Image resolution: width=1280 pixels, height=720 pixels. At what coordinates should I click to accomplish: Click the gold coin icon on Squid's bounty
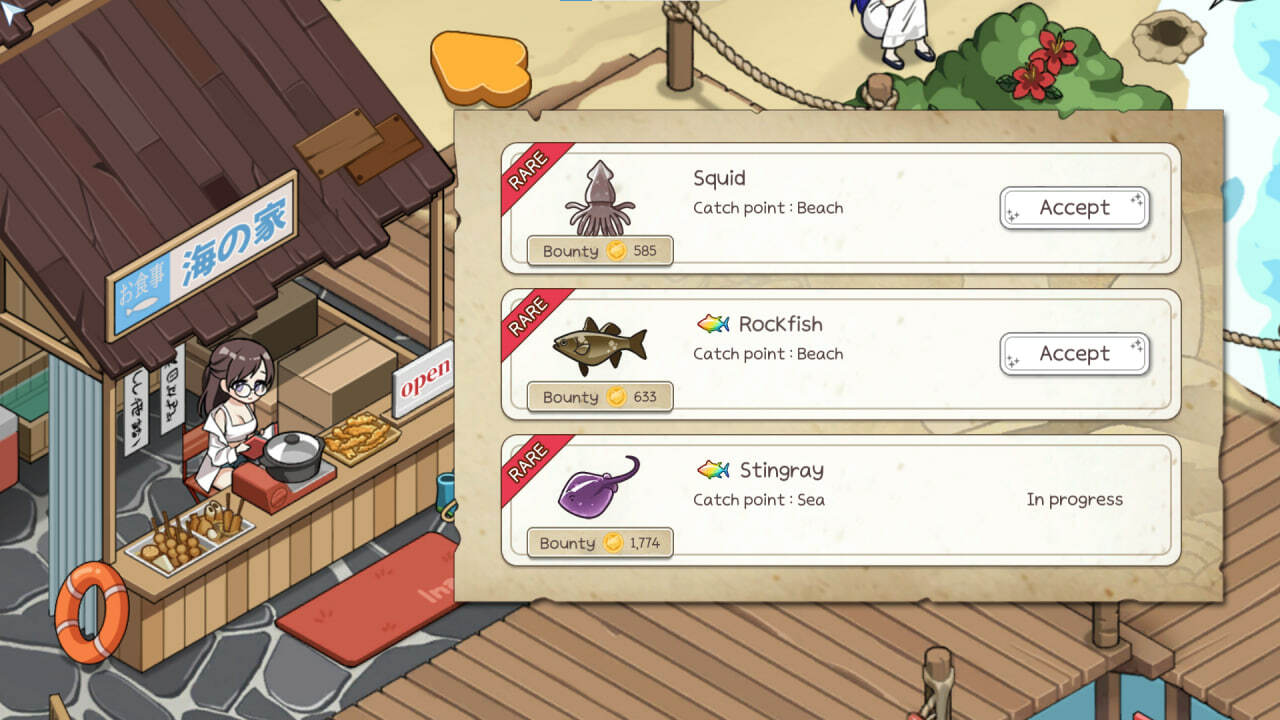click(616, 251)
